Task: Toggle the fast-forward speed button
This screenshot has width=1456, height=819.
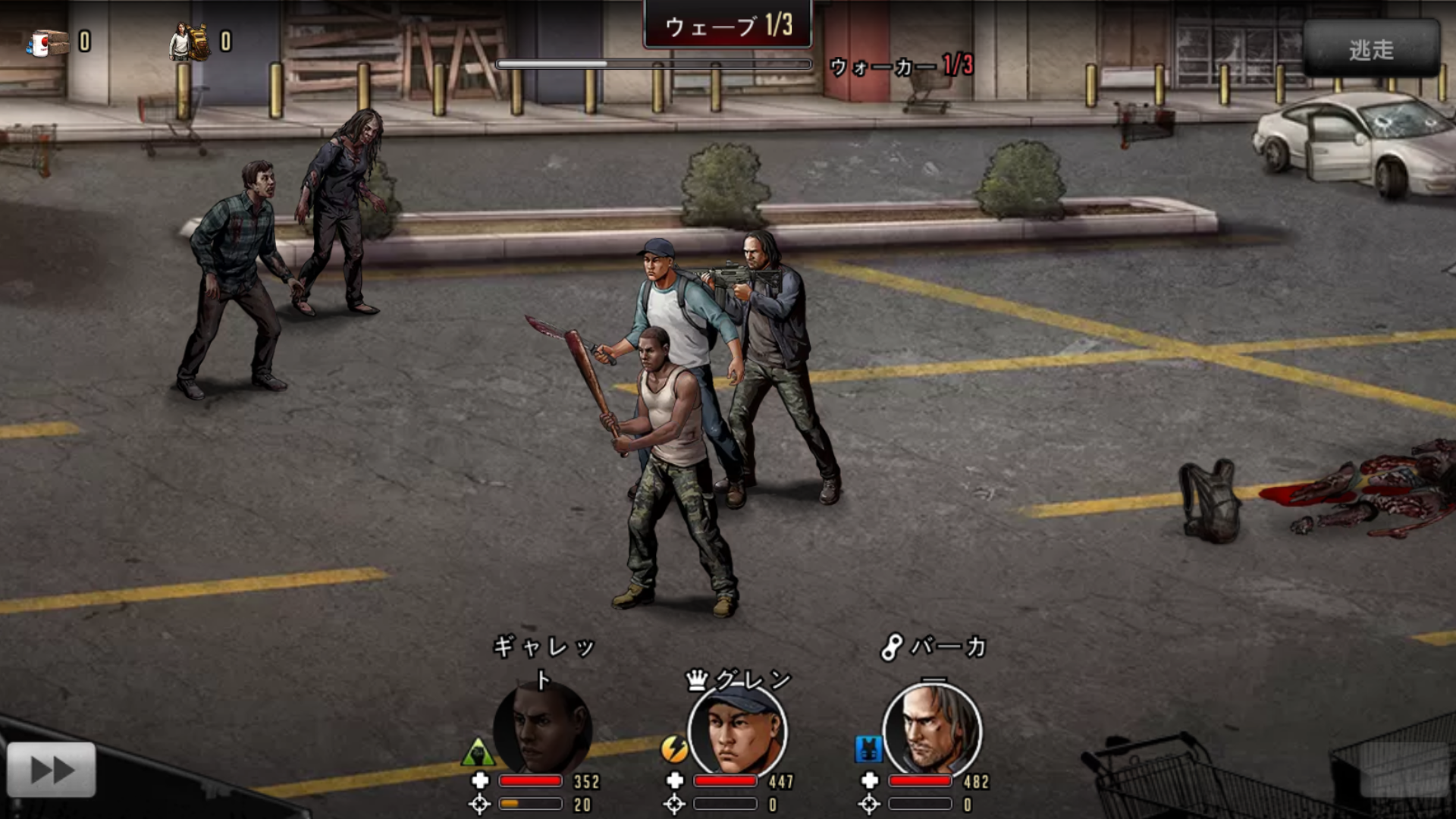Action: click(52, 770)
